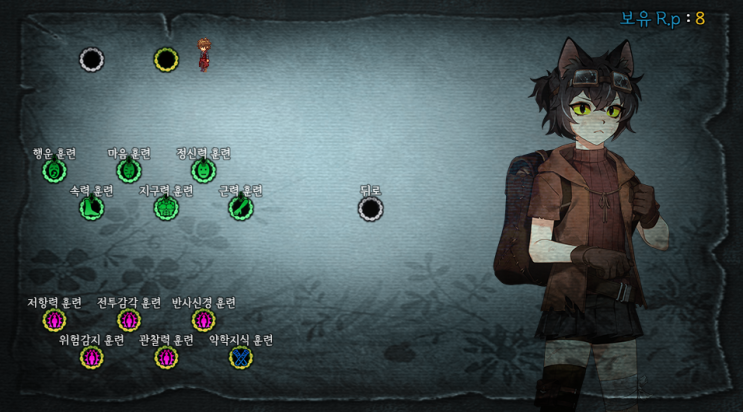Select the 위험감지 훈련 training icon
This screenshot has width=743, height=412.
(91, 357)
